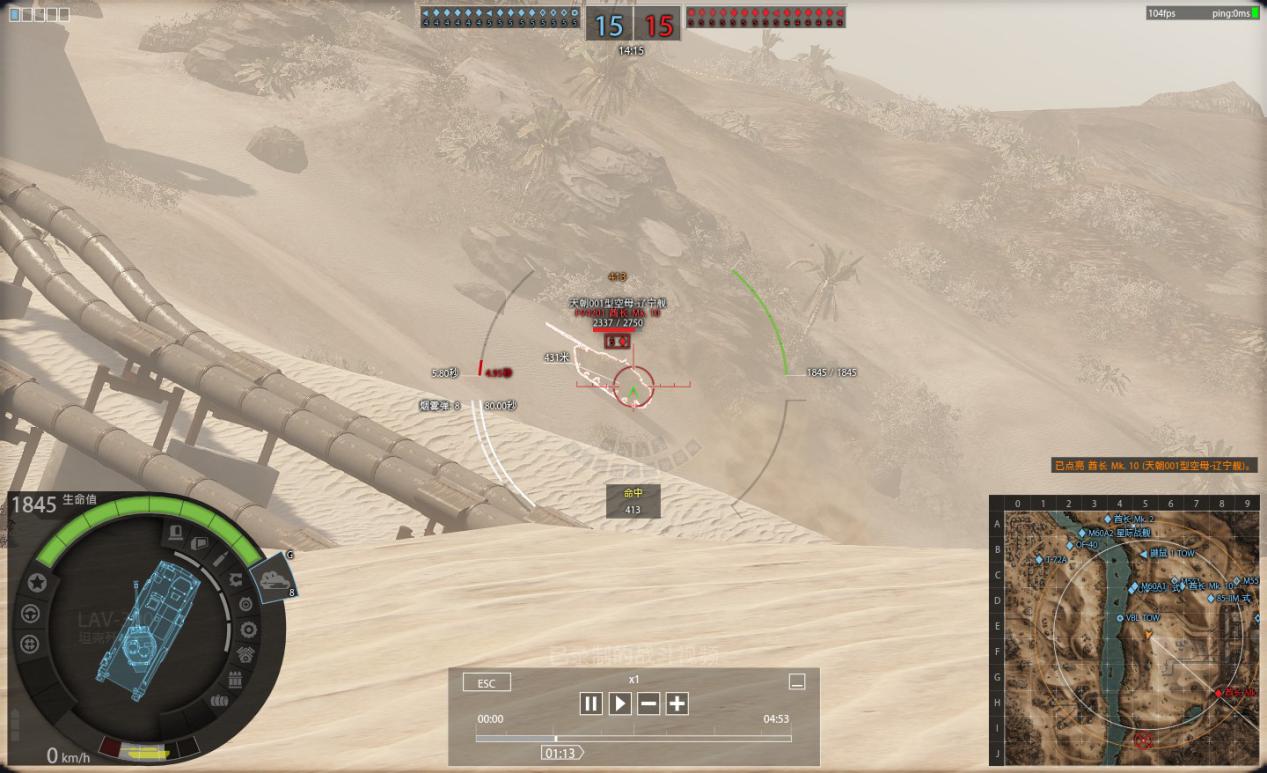
Task: Click the replay play button
Action: (620, 704)
